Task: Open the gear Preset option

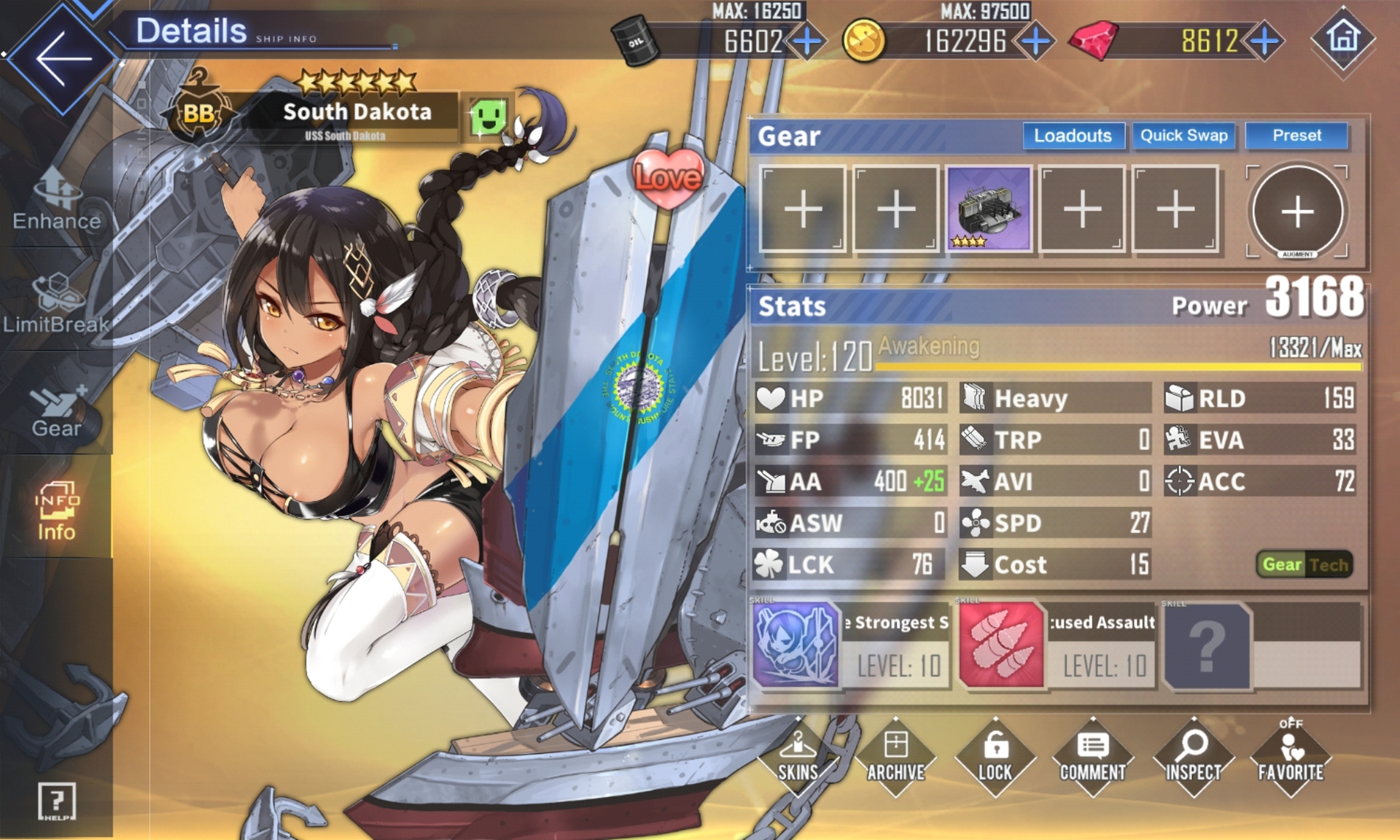Action: [1296, 136]
